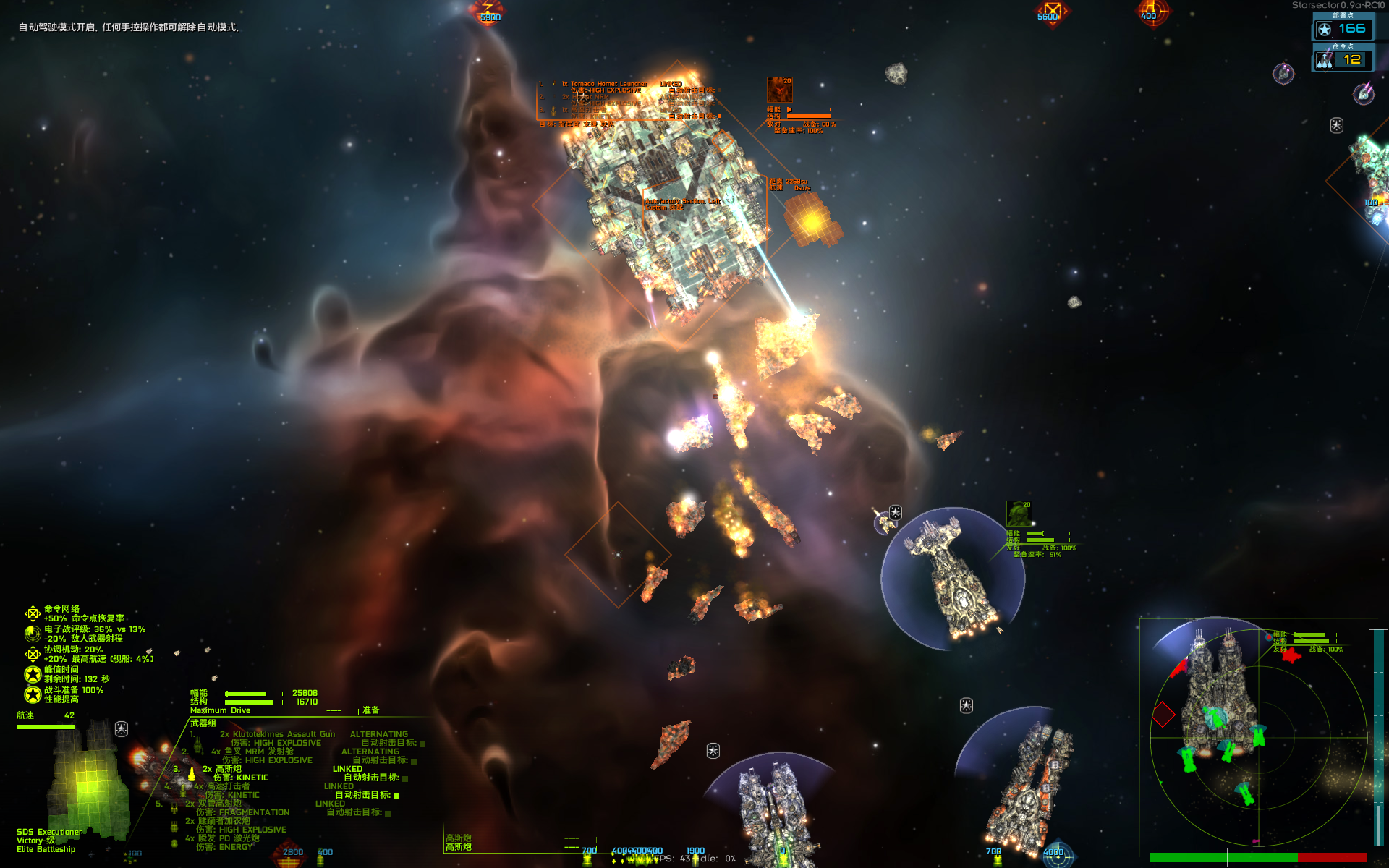The height and width of the screenshot is (868, 1389).
Task: Click the 电子战评级 status icon
Action: pos(33,634)
